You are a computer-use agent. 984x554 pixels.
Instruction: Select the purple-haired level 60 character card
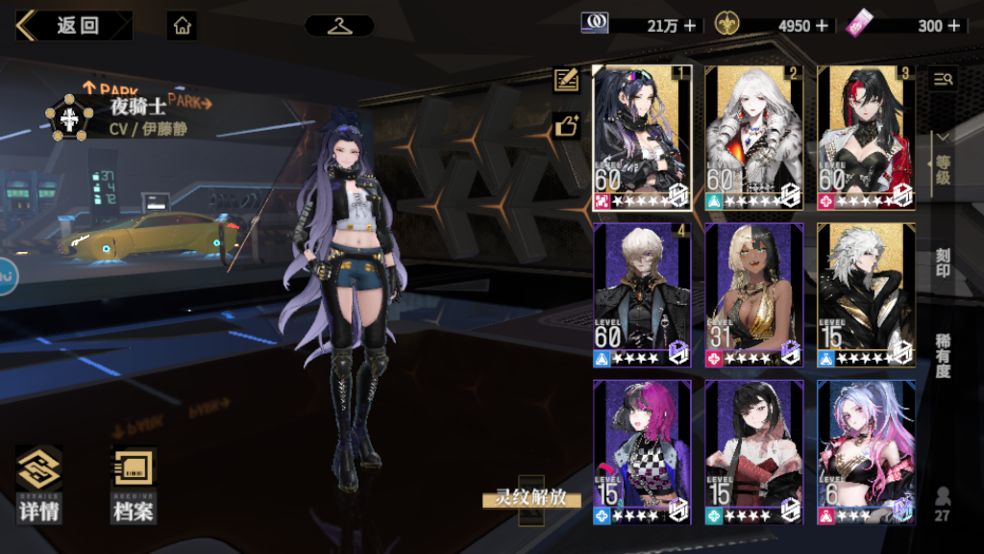point(641,137)
